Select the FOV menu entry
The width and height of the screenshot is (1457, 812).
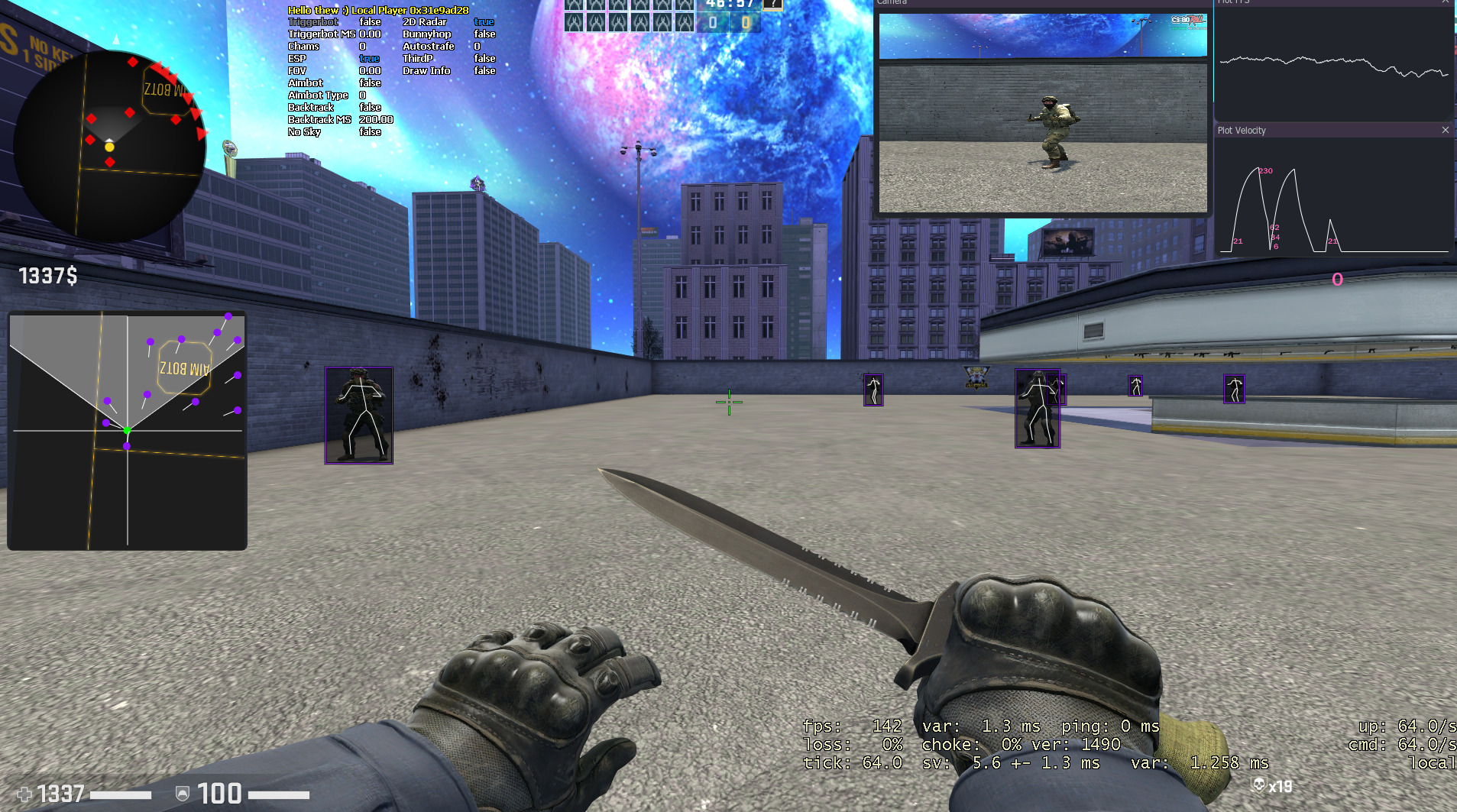tap(297, 71)
